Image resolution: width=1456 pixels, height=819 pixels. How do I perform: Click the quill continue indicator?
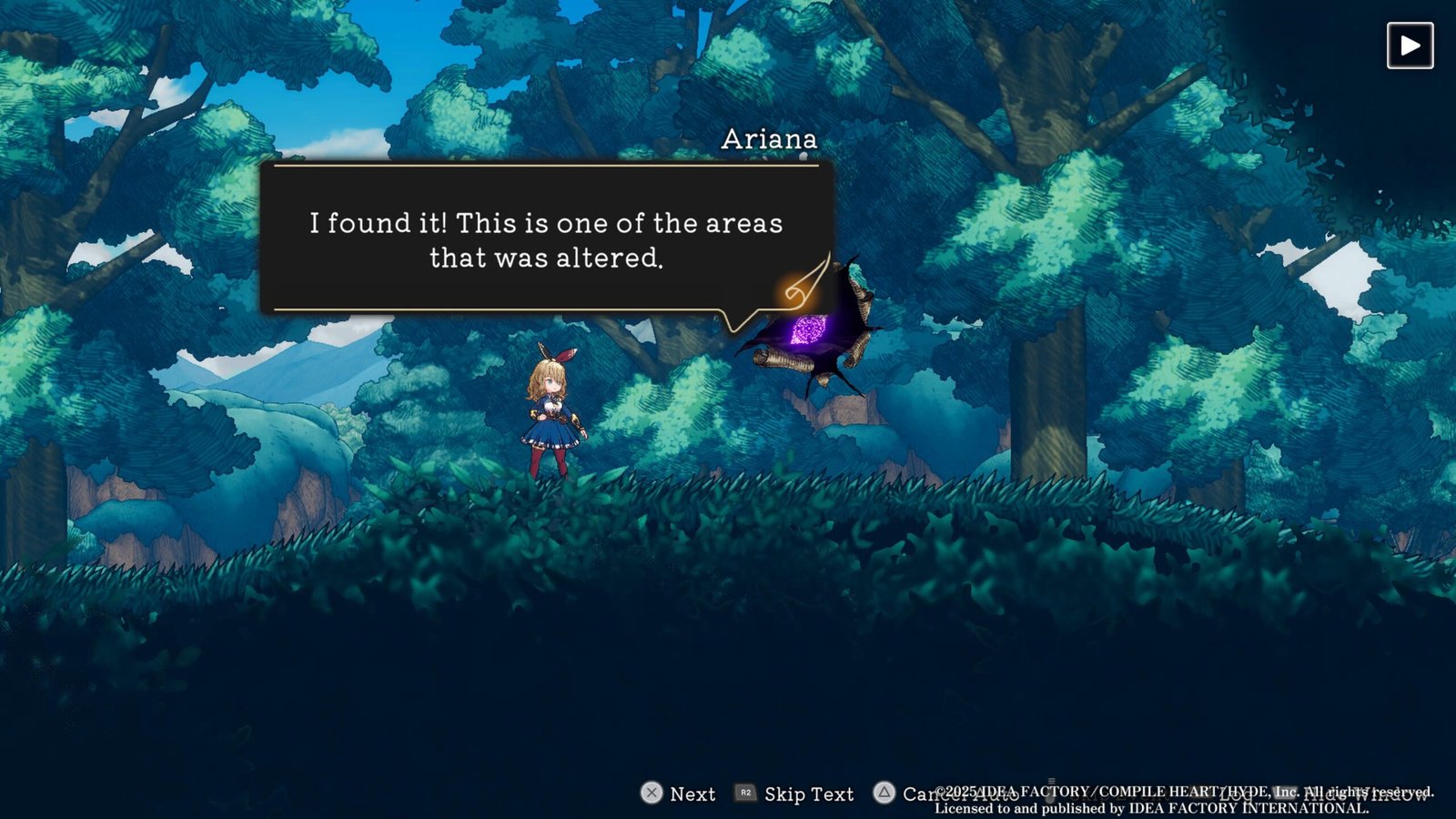point(806,284)
